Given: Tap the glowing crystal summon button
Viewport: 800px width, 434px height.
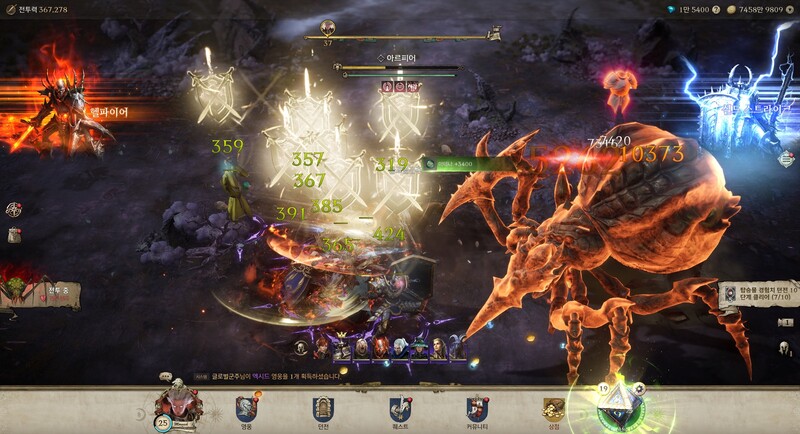Looking at the screenshot, I should [x=618, y=408].
